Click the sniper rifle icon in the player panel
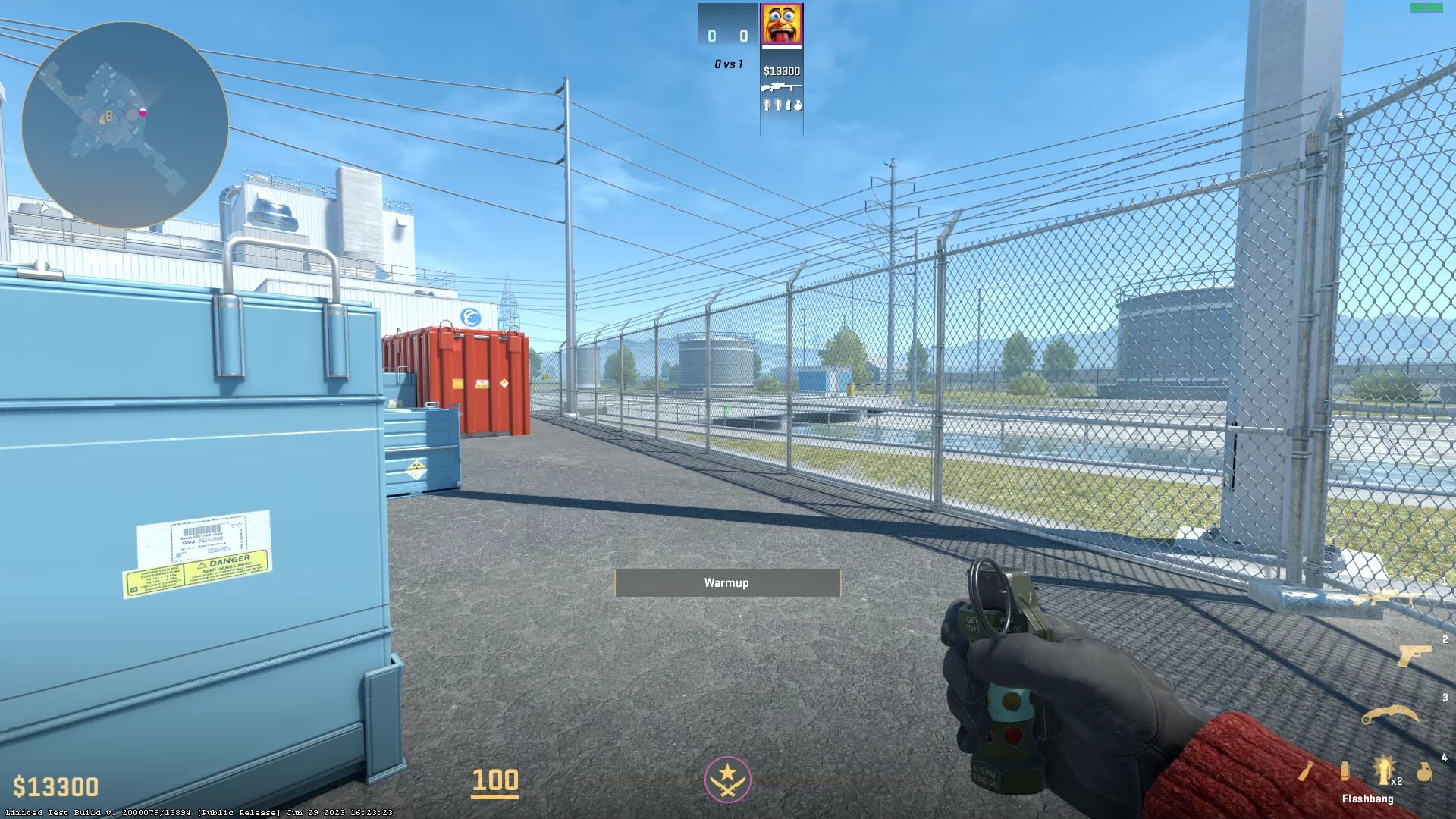1456x819 pixels. click(x=780, y=86)
